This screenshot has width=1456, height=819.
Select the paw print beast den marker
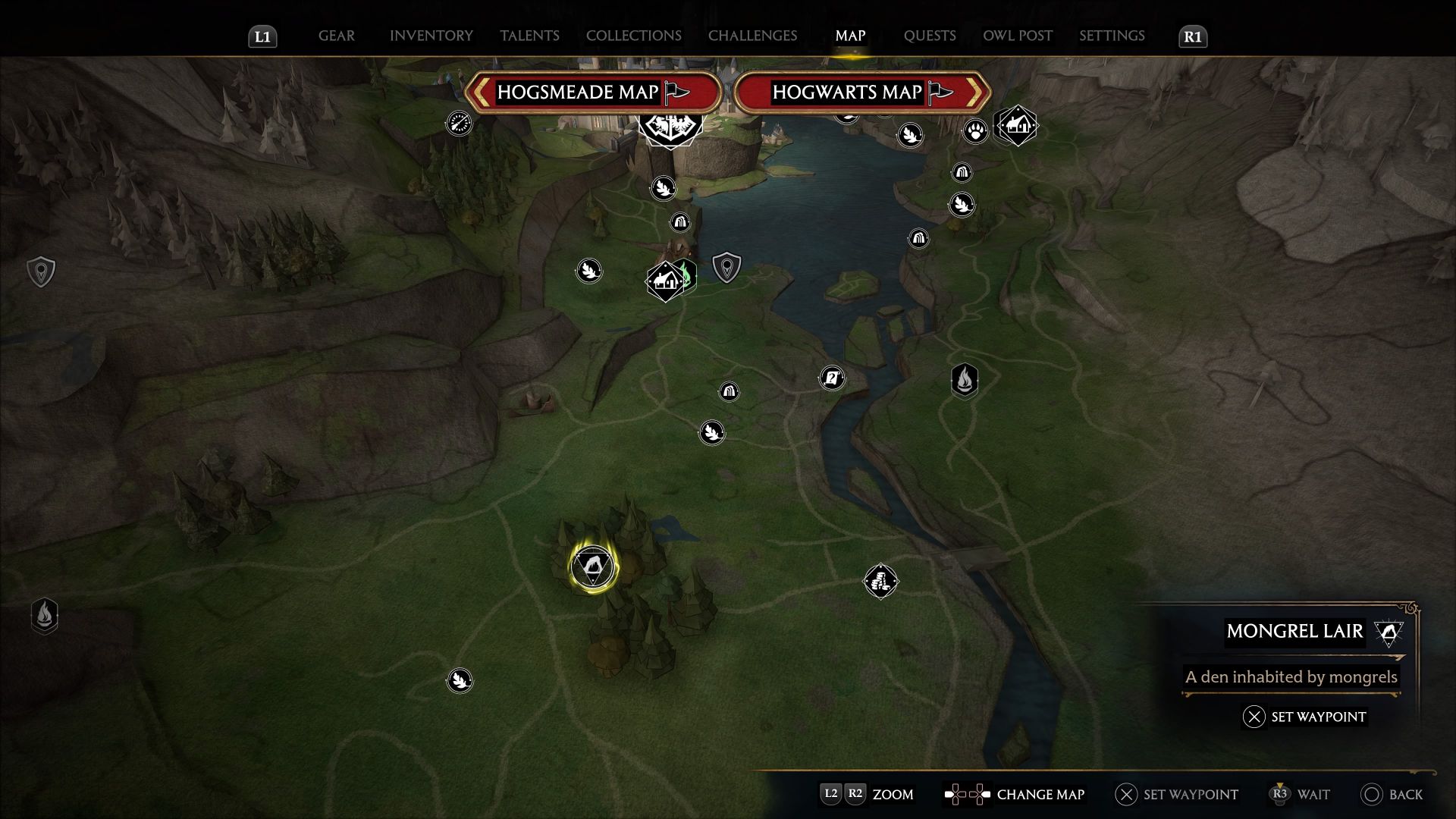pos(975,132)
